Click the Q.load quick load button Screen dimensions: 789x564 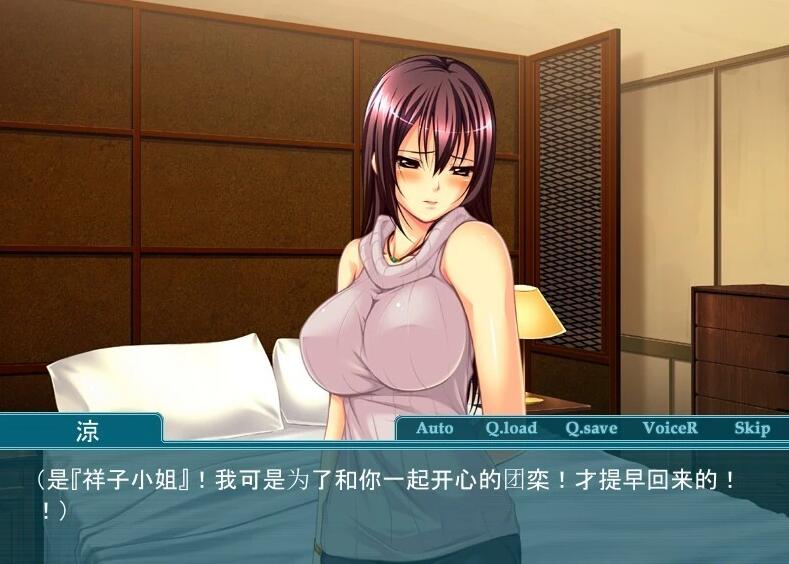[511, 428]
